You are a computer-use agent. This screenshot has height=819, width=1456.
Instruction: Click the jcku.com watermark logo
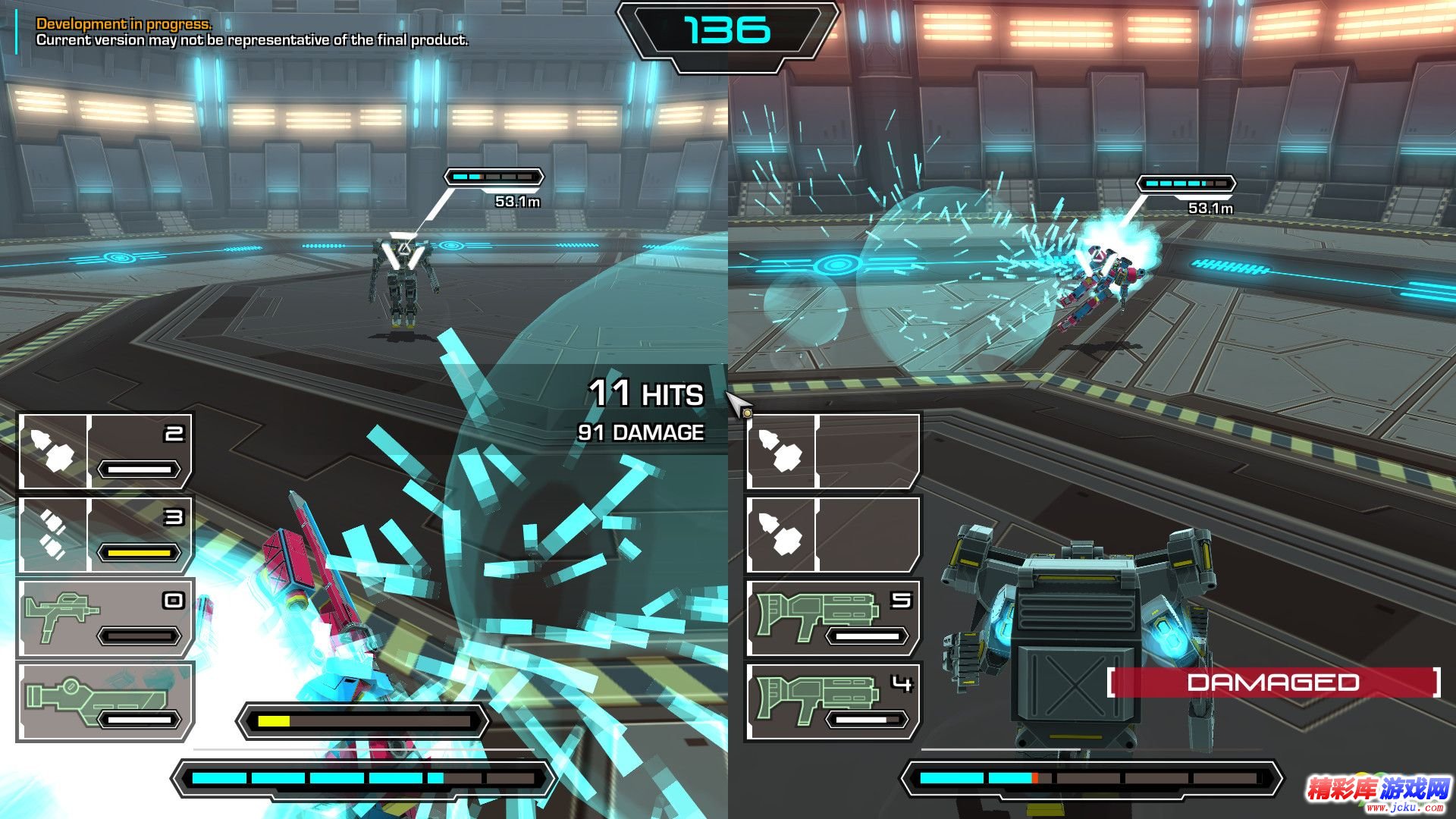coord(1378,793)
